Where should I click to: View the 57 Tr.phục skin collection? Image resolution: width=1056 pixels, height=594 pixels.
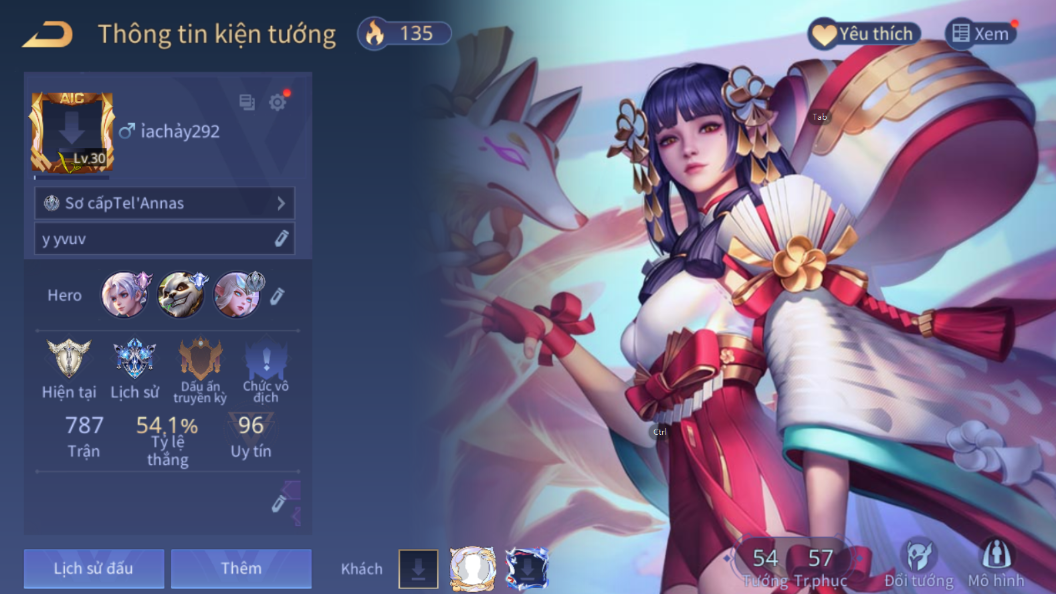coord(820,566)
